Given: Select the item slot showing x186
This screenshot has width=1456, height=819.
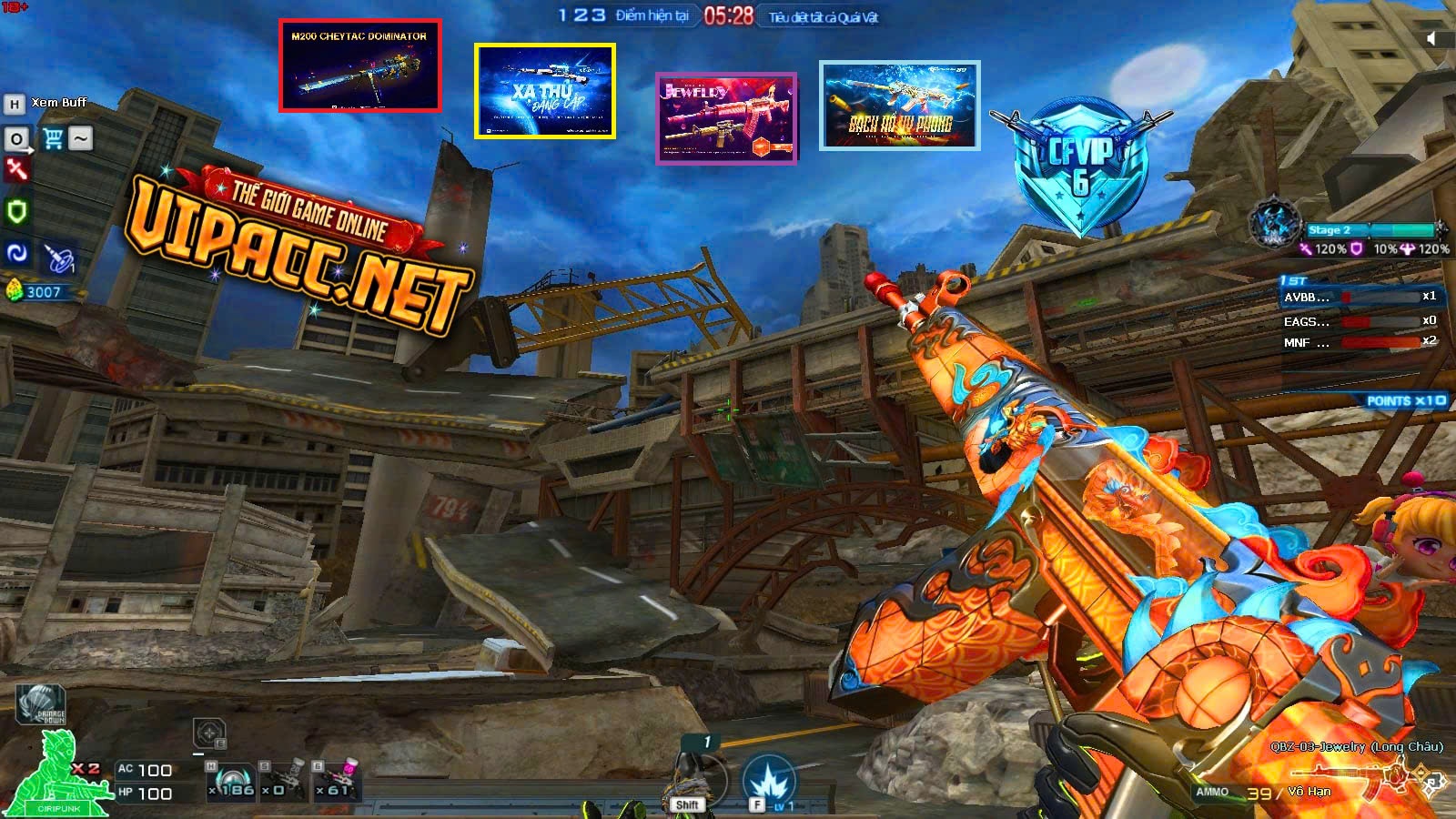Looking at the screenshot, I should coord(232,783).
